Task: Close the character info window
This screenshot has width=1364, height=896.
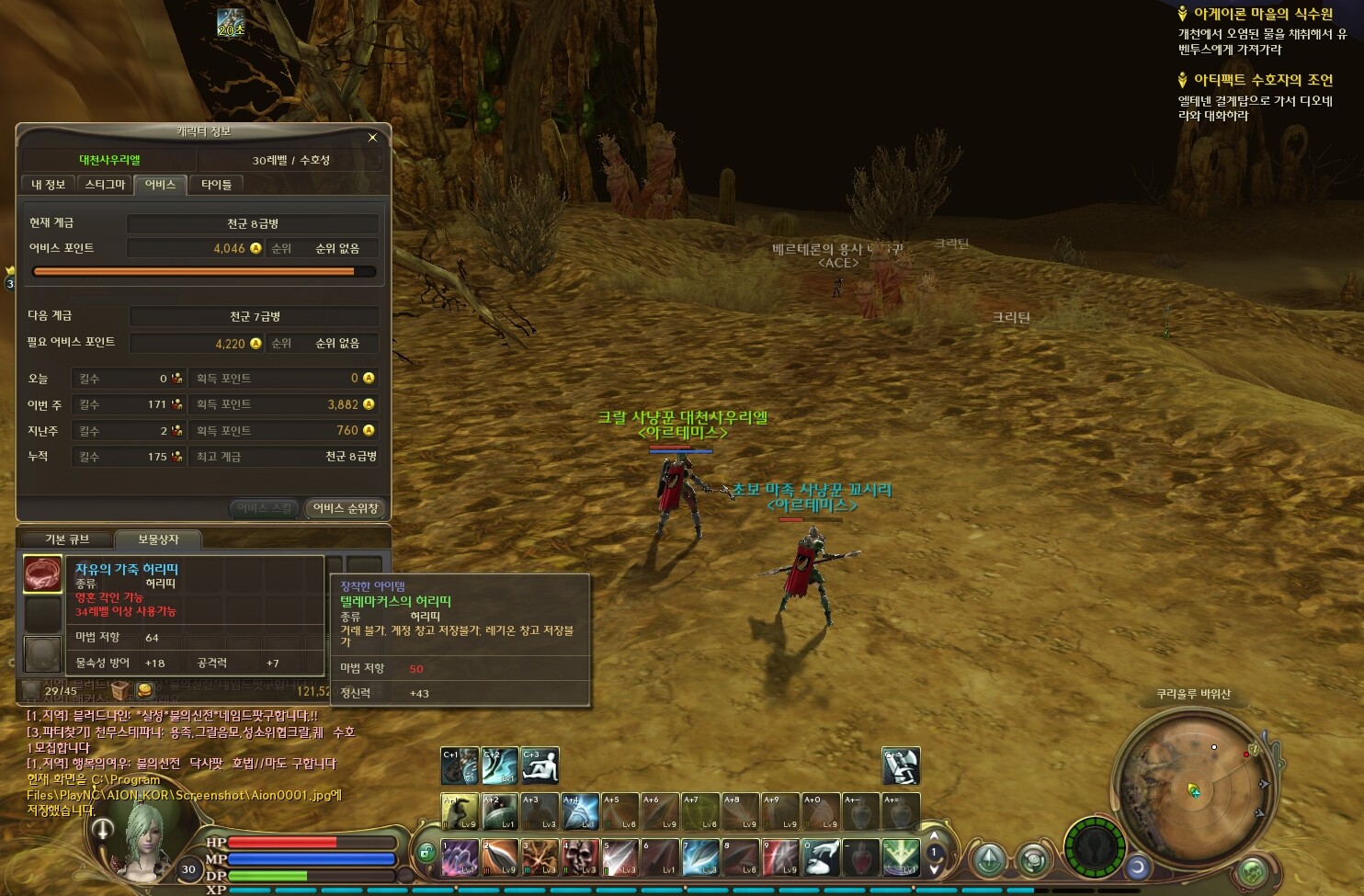Action: coord(372,138)
